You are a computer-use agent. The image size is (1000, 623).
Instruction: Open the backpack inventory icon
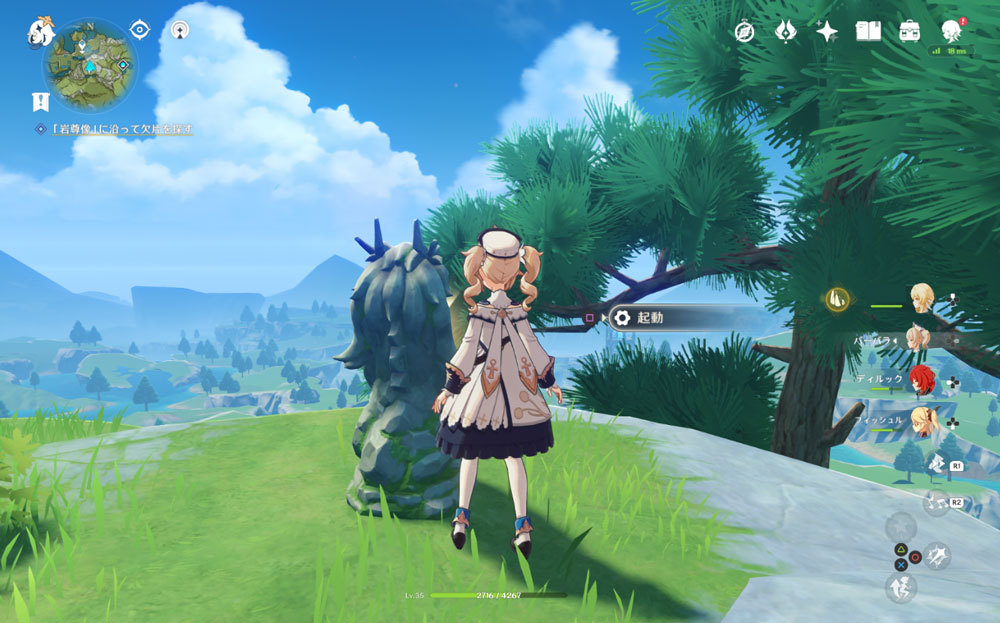coord(909,31)
